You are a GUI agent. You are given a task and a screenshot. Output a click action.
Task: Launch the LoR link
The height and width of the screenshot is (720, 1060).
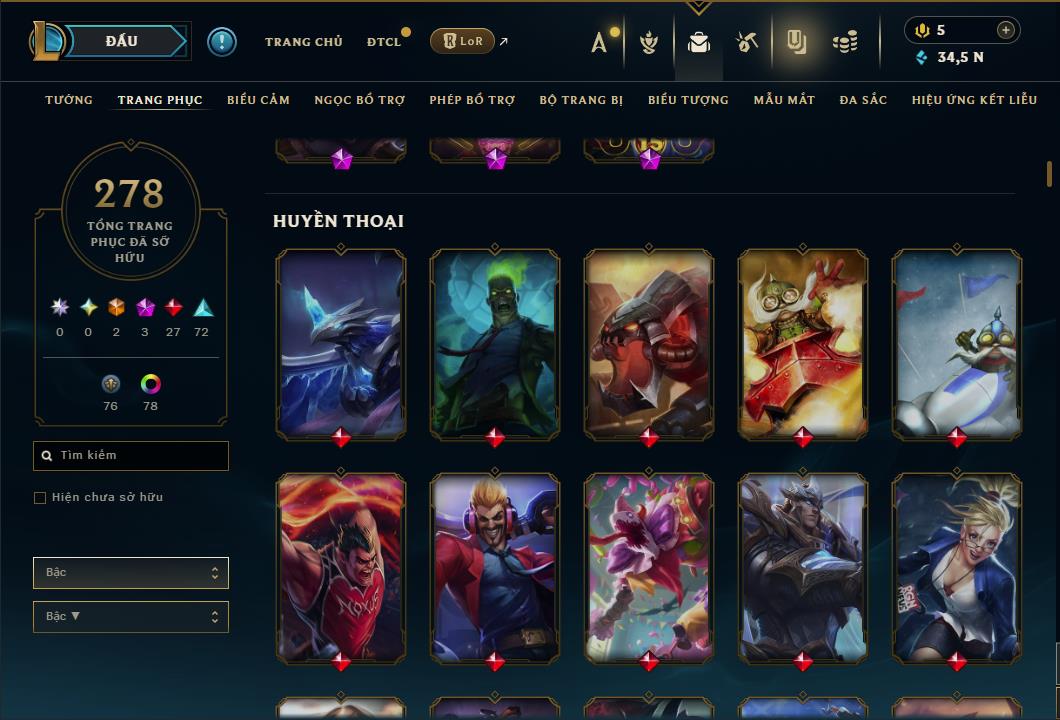[463, 41]
